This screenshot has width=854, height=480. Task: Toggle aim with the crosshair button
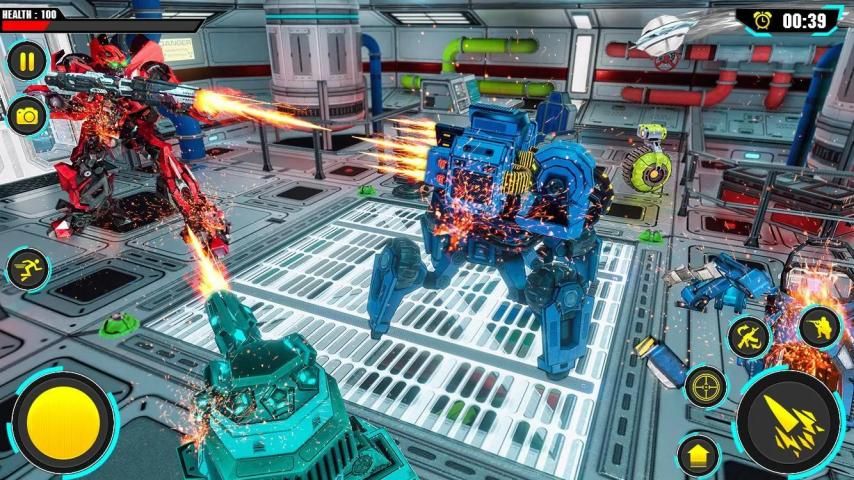pos(706,386)
